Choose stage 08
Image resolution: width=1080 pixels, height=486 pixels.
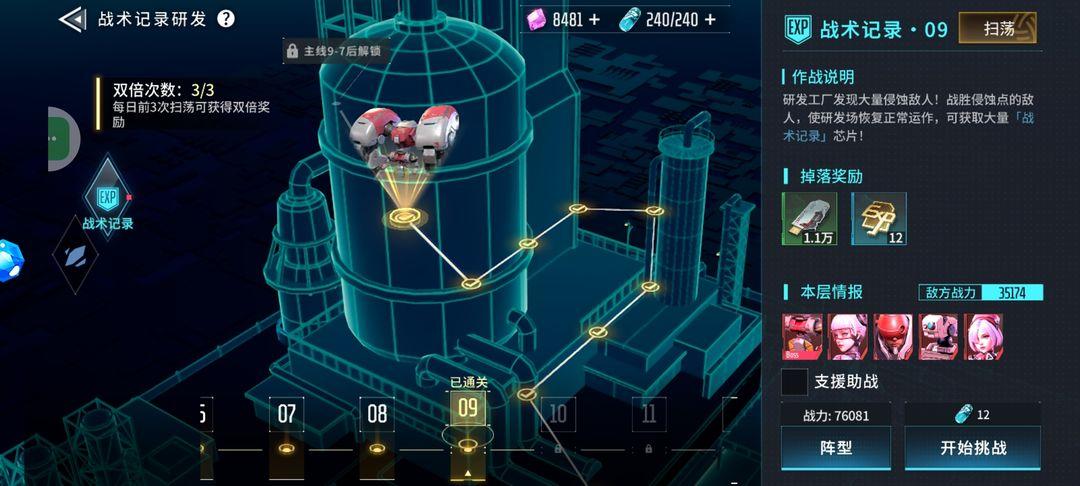[x=377, y=414]
